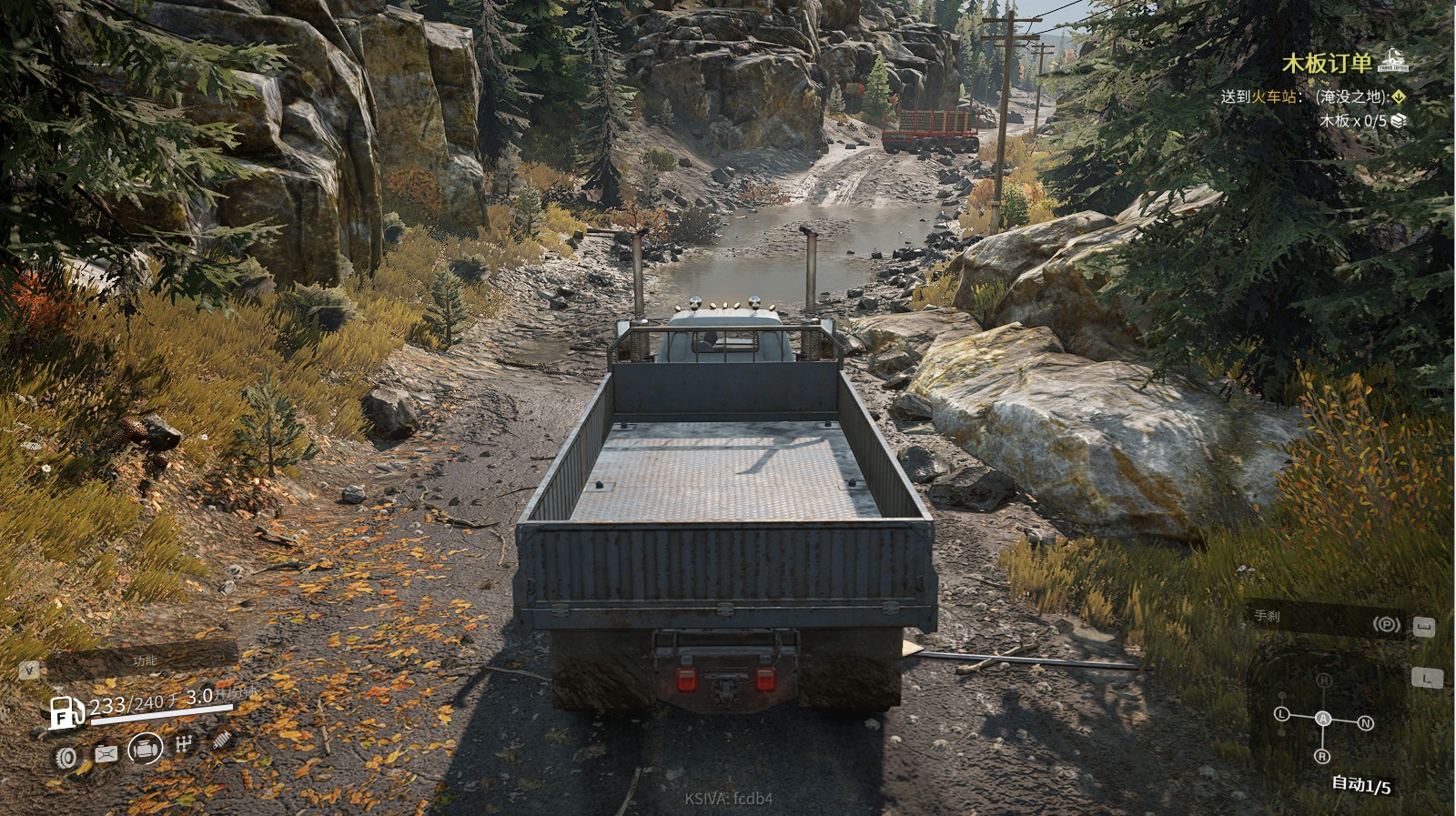Open the 功能 functions menu bar
Viewport: 1456px width, 816px height.
coord(143,660)
